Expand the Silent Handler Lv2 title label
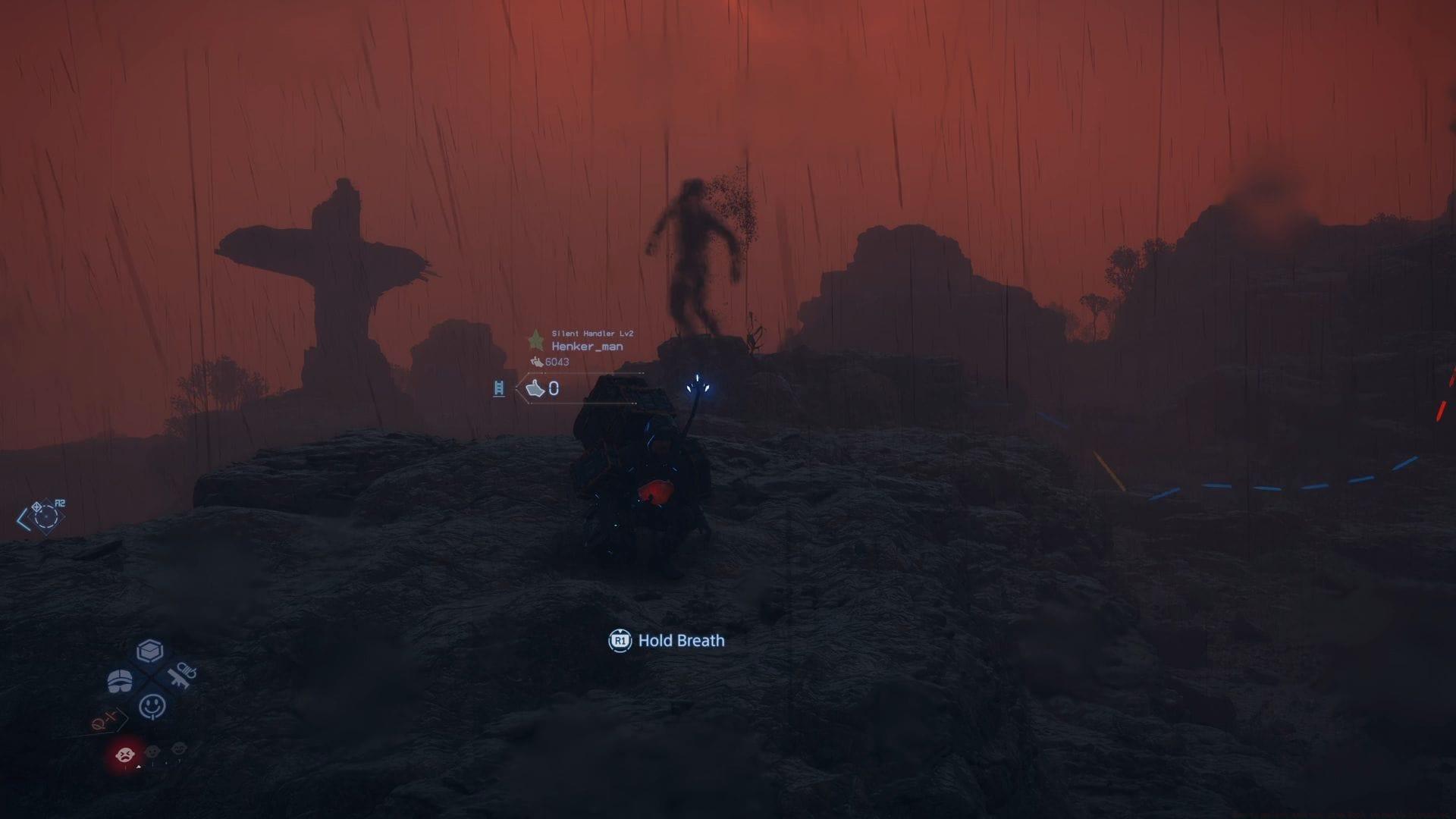The width and height of the screenshot is (1456, 819). [592, 332]
